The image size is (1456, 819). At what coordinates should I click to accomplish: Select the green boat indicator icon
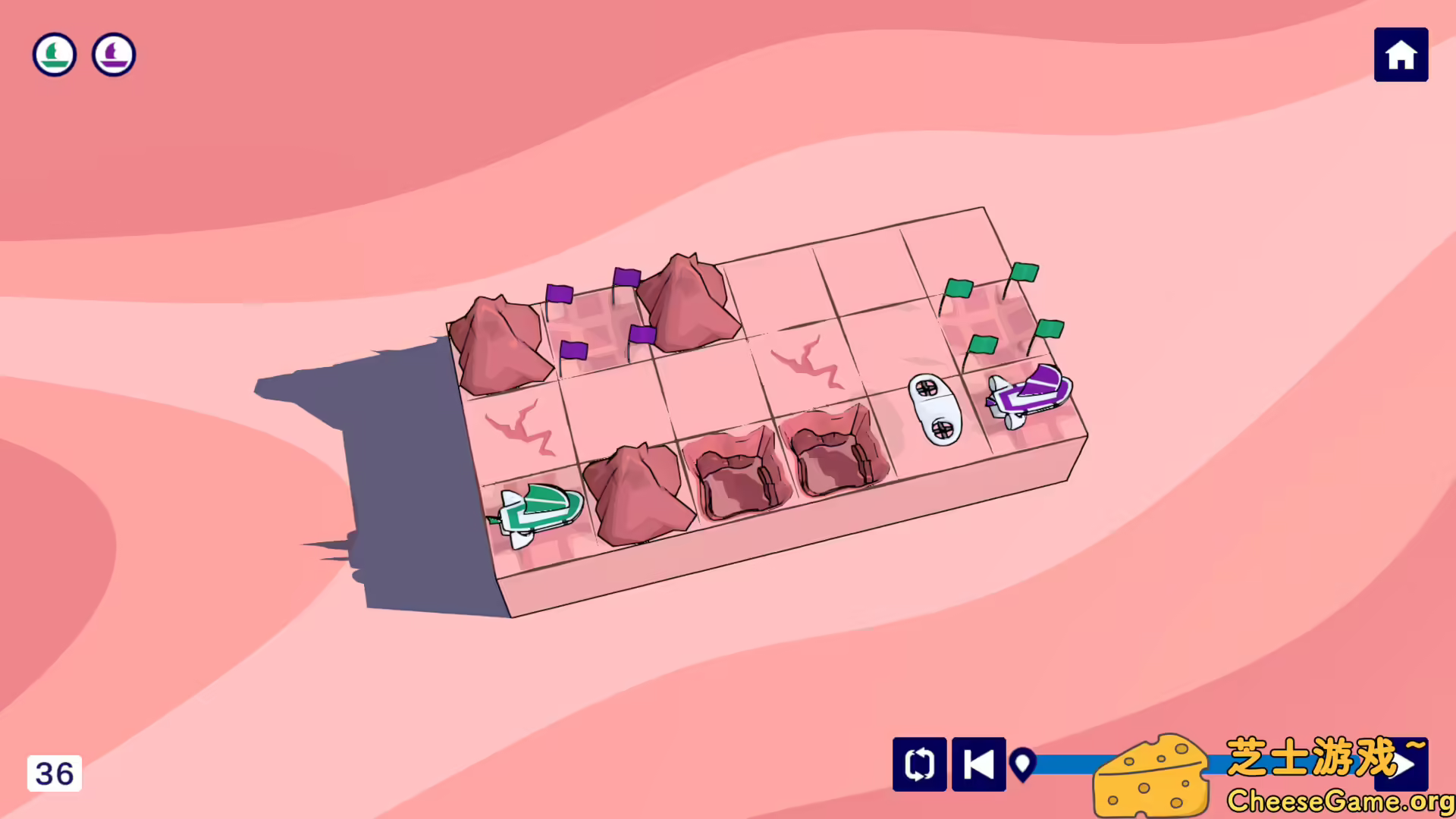[x=54, y=54]
